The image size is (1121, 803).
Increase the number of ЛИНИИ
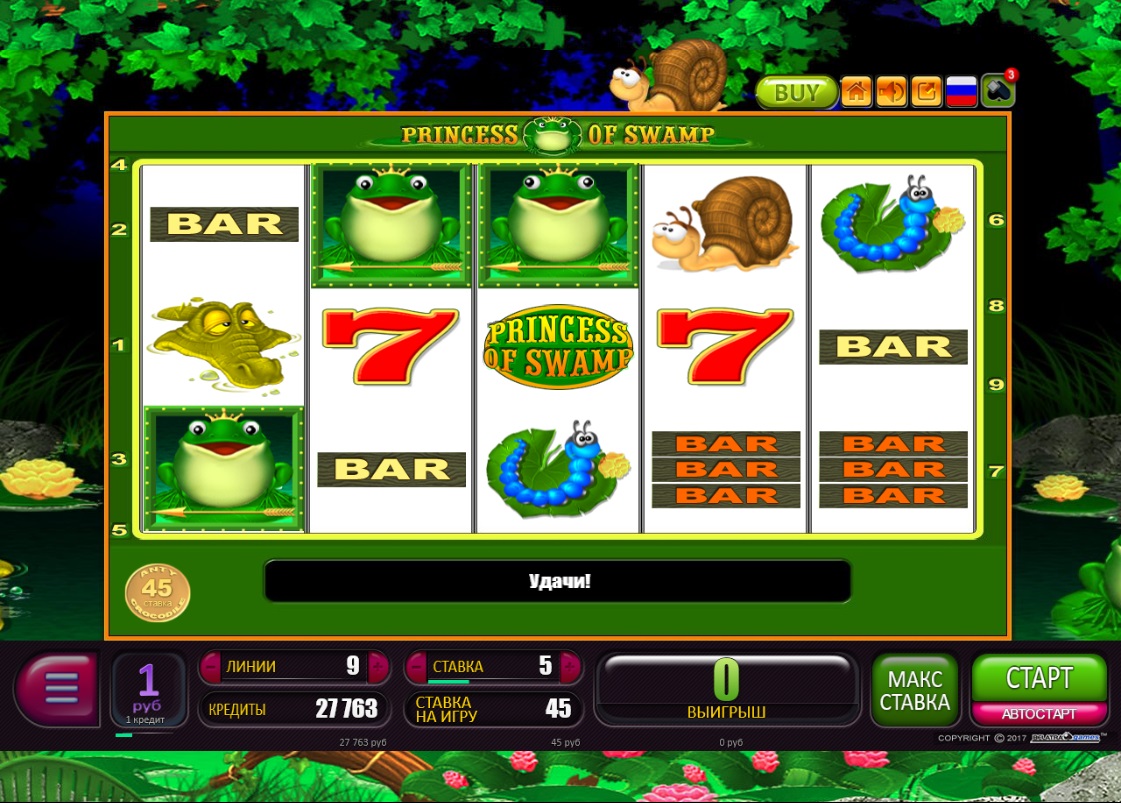(x=377, y=666)
